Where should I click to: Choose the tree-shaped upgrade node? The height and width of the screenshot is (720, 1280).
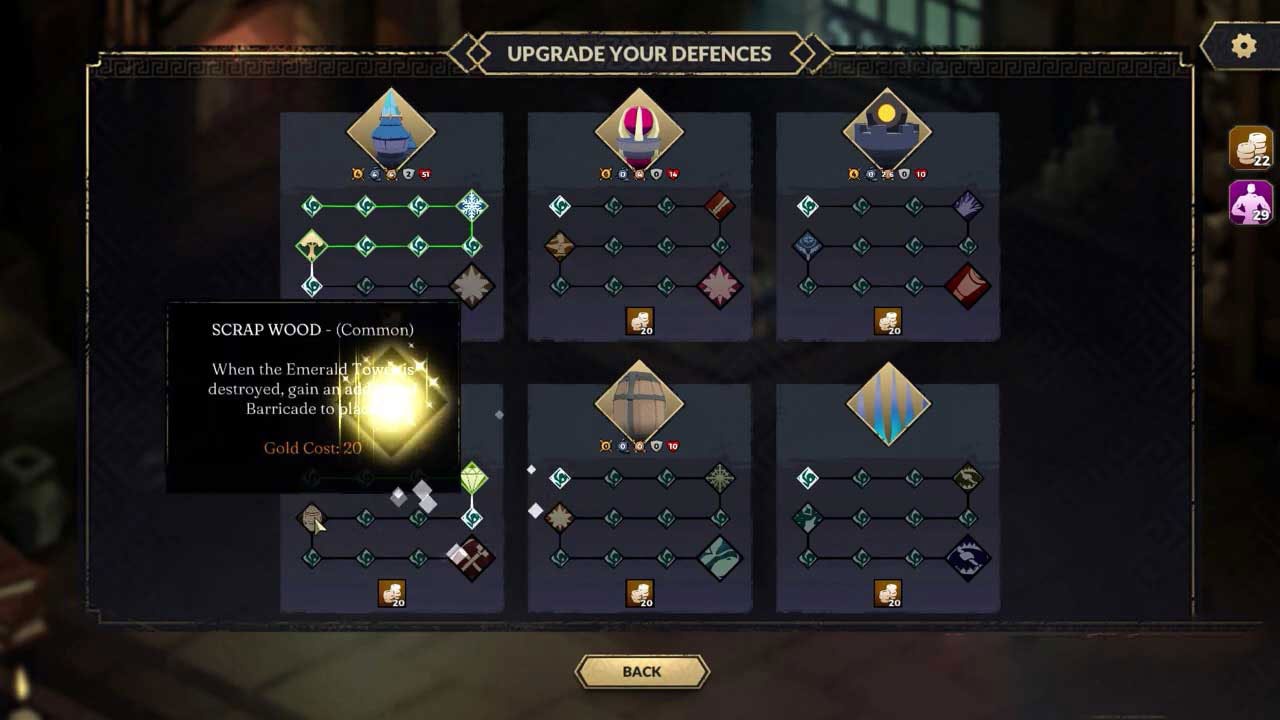[312, 245]
